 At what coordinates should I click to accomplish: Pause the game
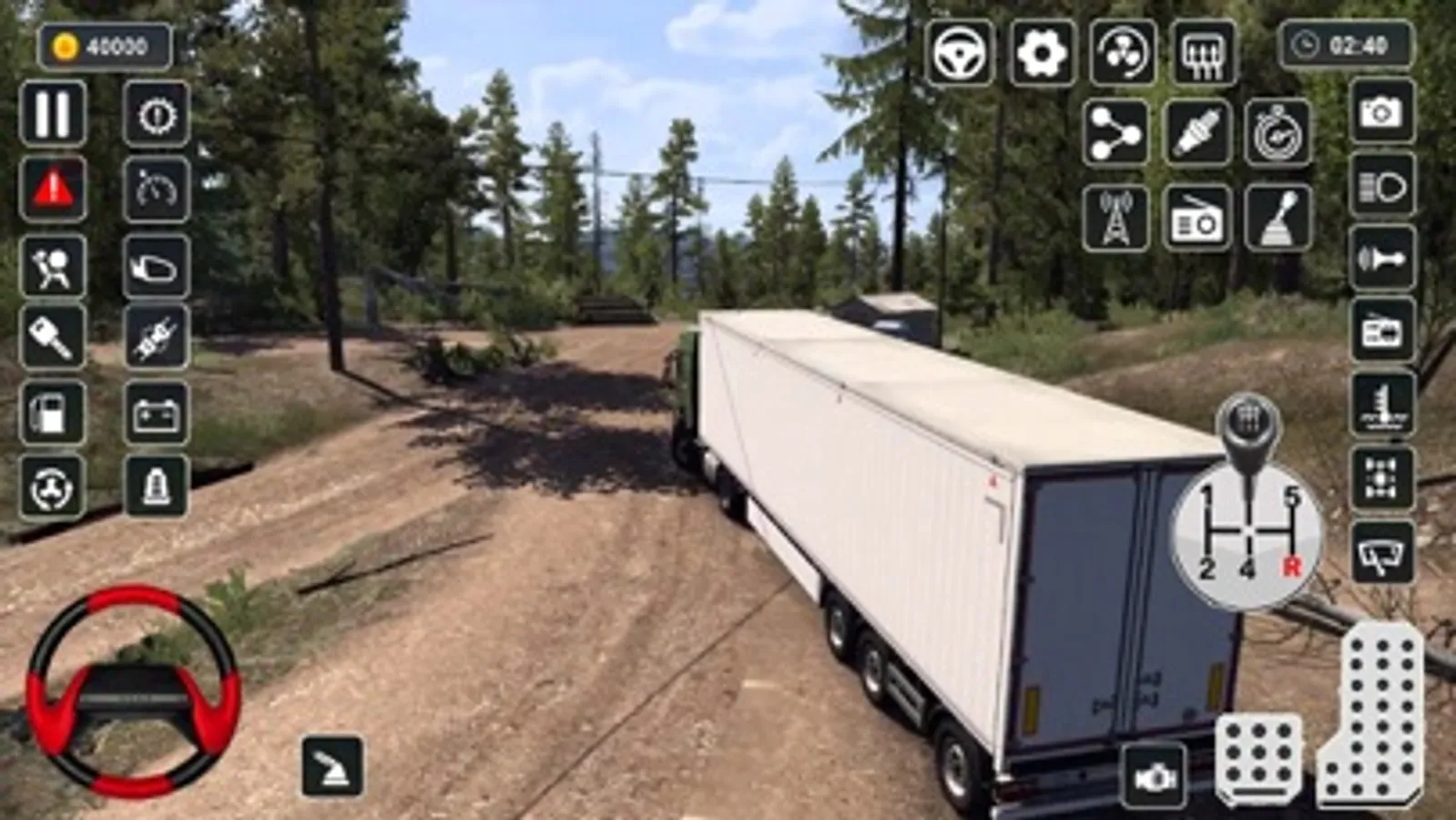tap(52, 111)
